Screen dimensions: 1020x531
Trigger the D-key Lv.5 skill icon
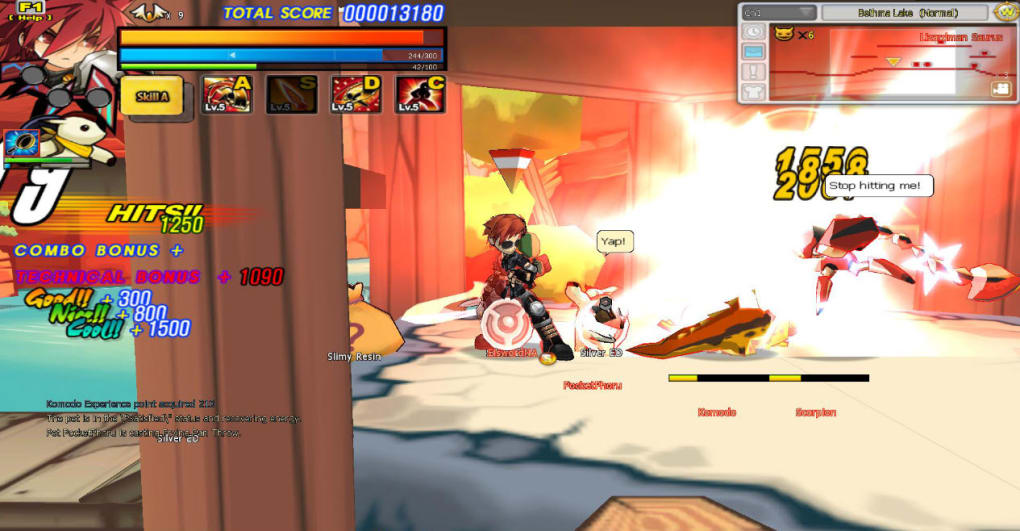coord(355,95)
